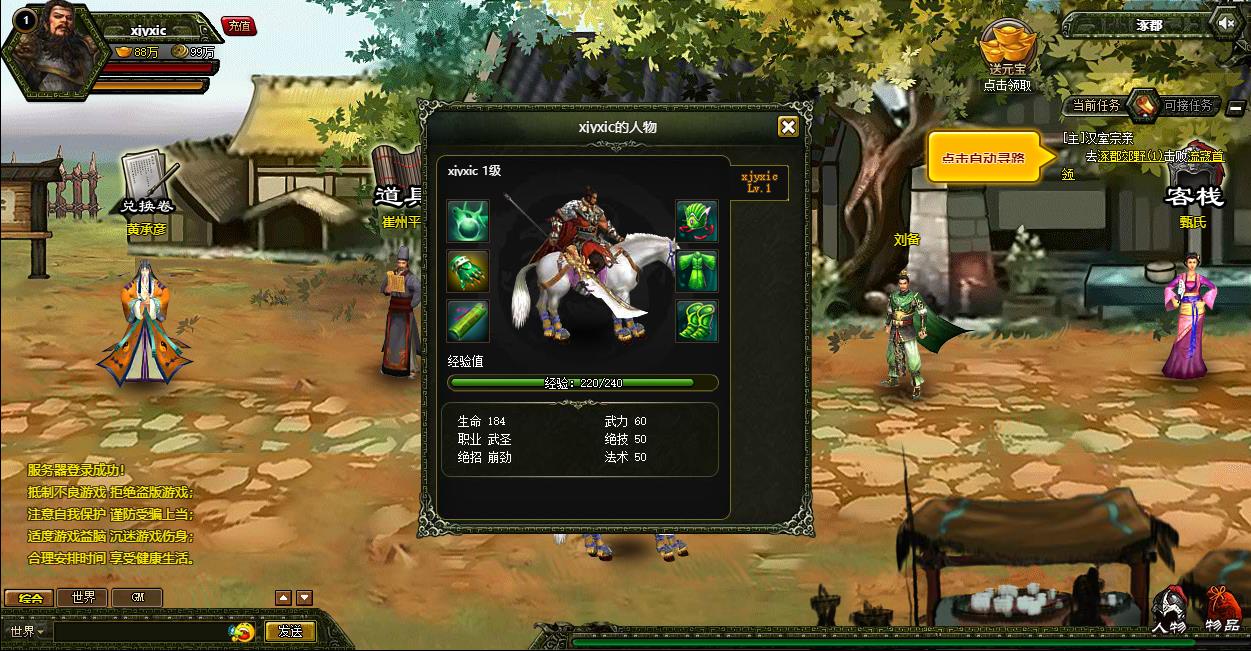This screenshot has width=1251, height=651.
Task: Switch to the 当前任务 current quests tab
Action: point(1095,105)
